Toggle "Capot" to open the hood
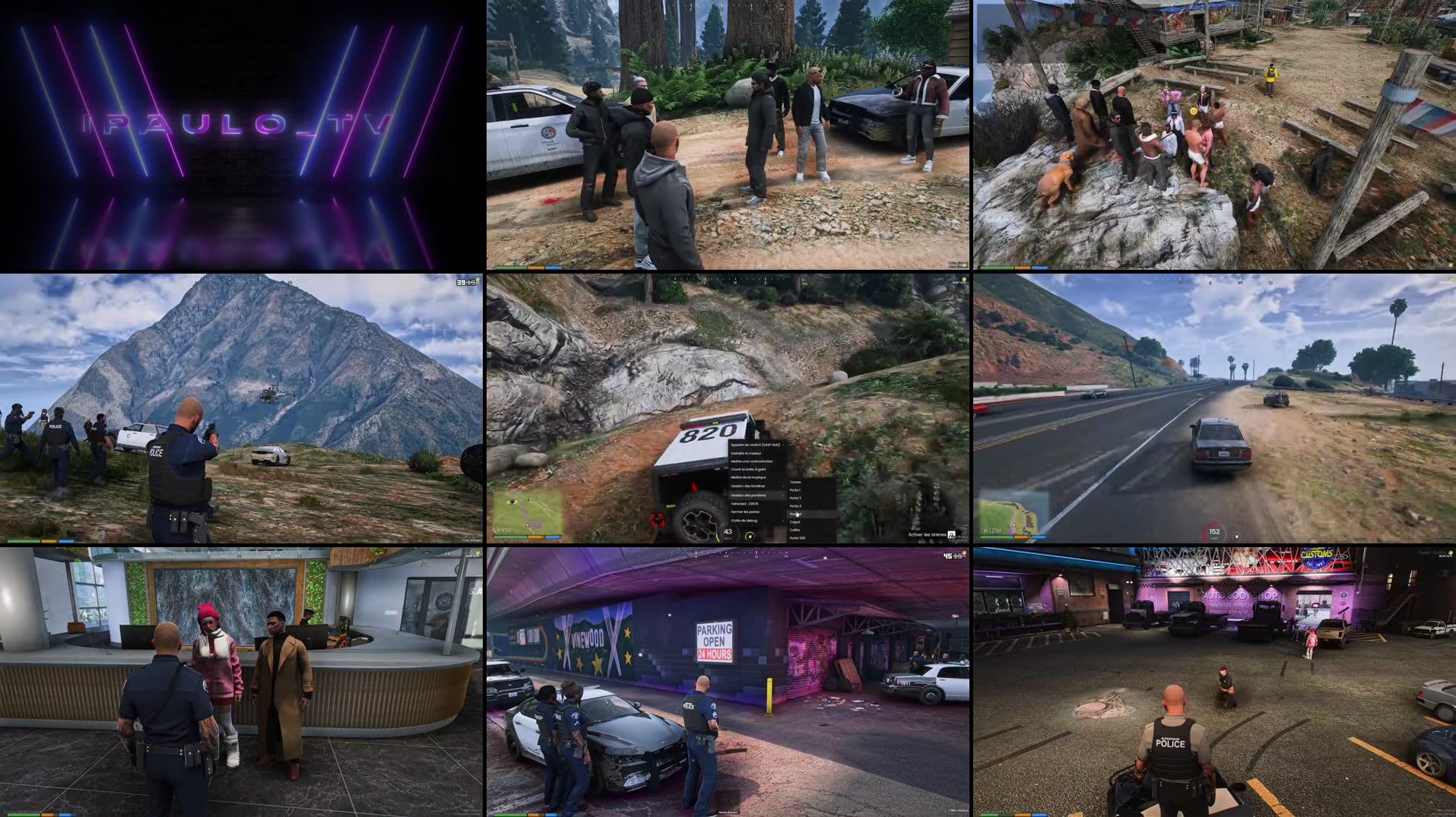 (x=795, y=522)
